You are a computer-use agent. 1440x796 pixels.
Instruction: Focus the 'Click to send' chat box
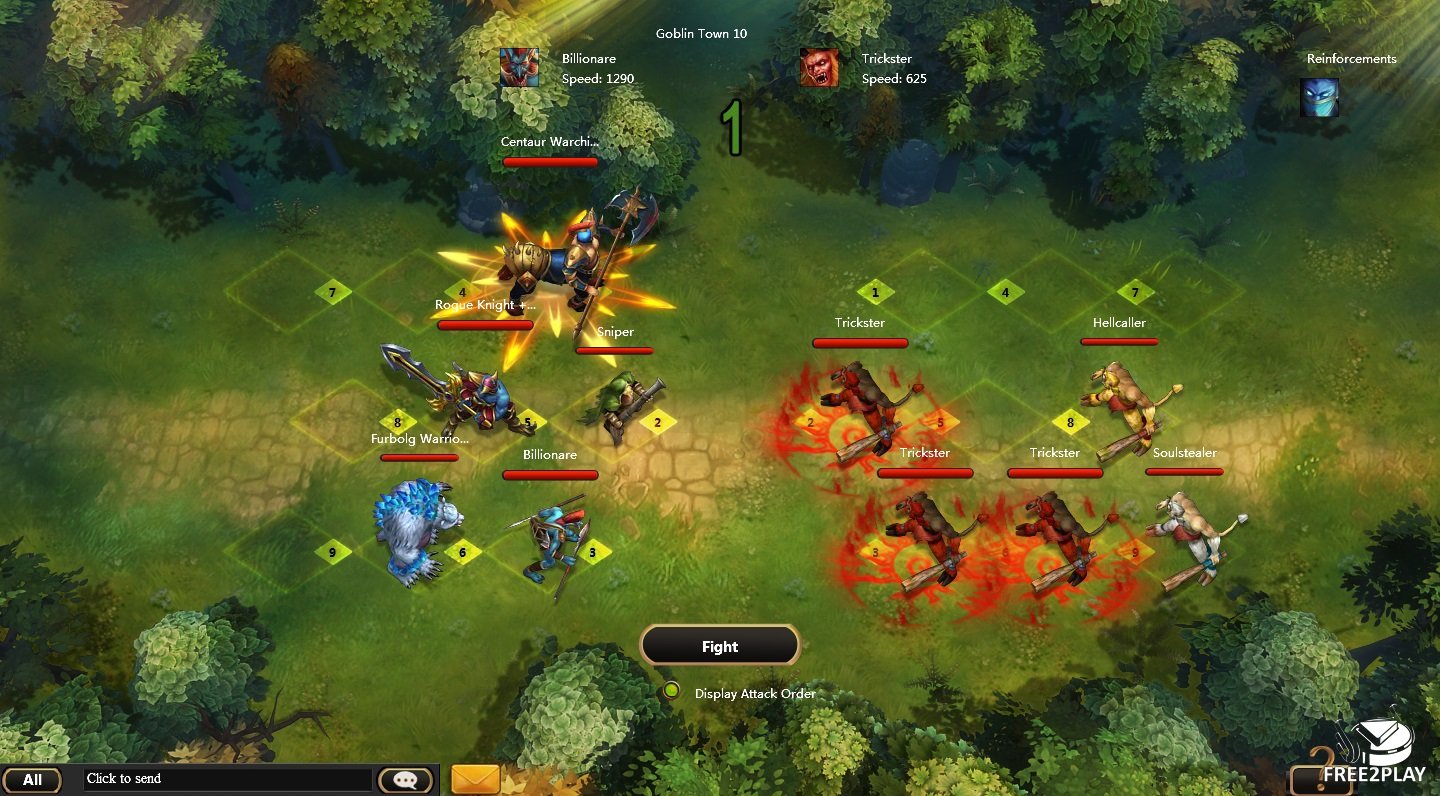click(227, 779)
